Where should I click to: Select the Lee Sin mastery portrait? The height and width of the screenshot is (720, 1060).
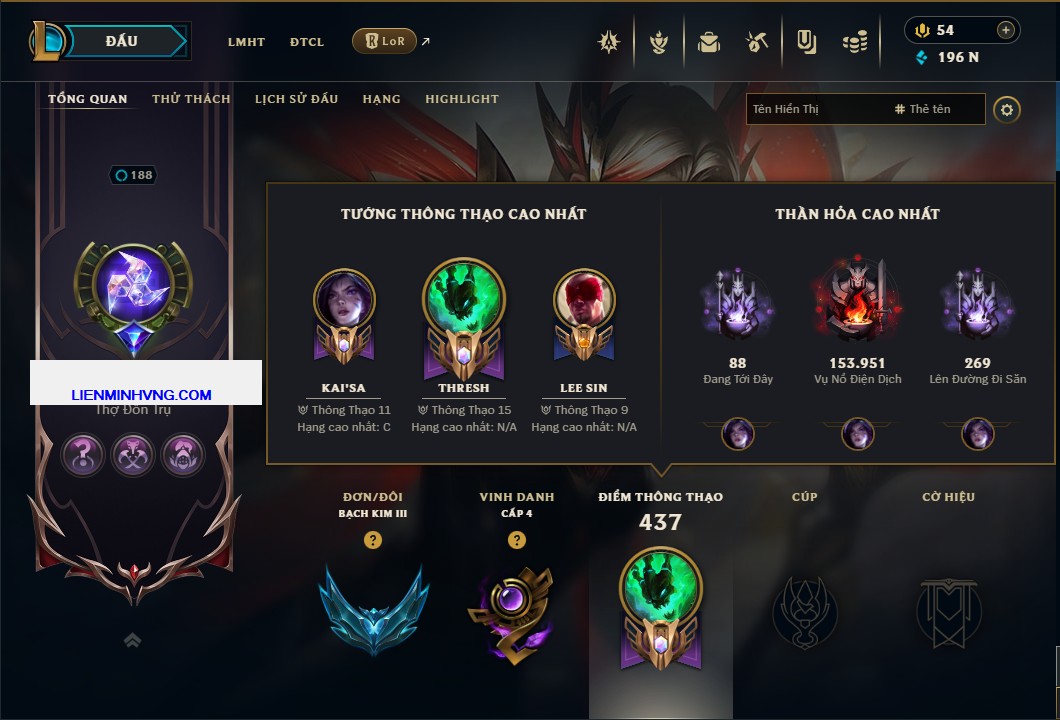[x=584, y=301]
